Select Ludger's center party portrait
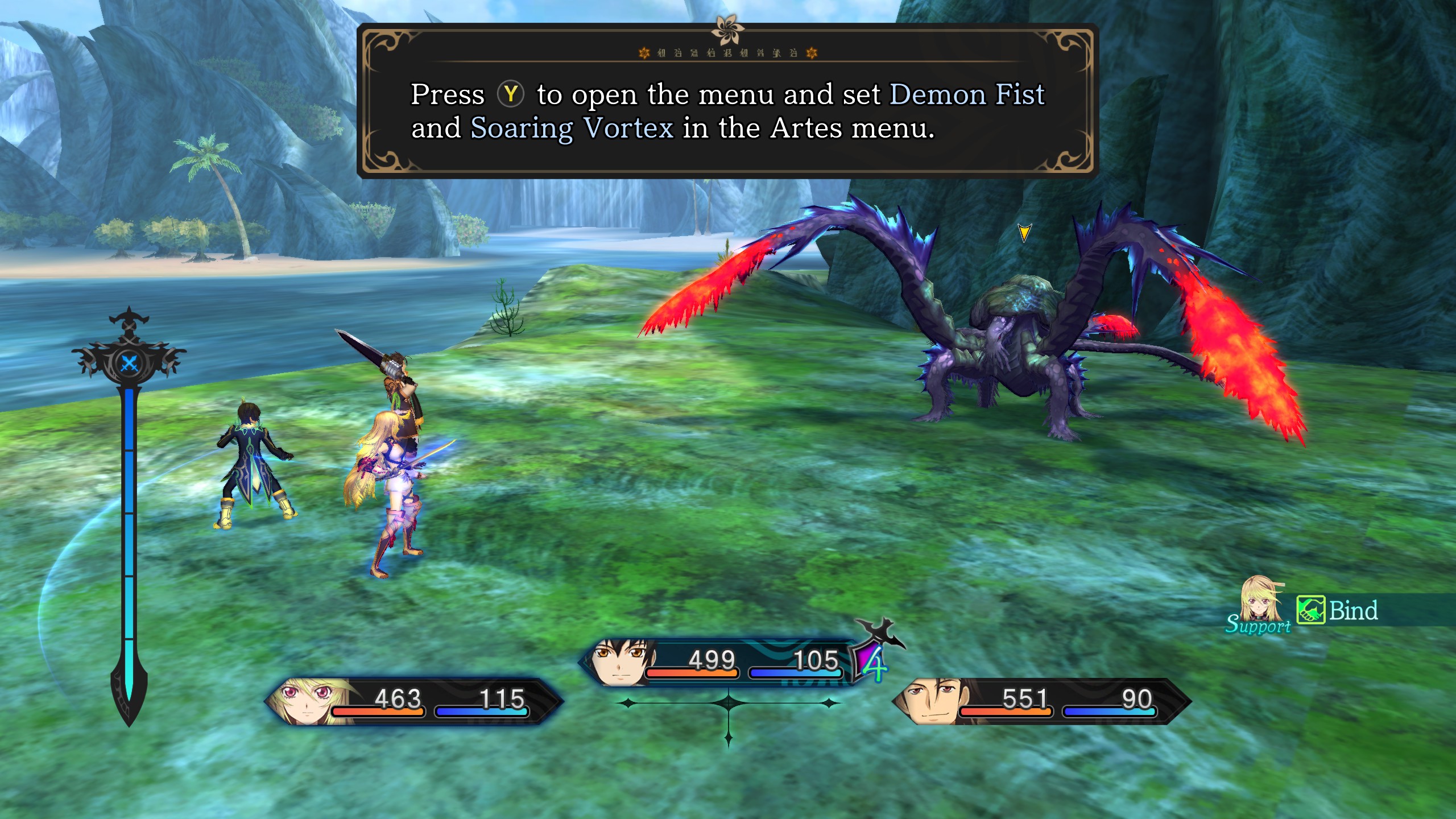This screenshot has height=819, width=1456. tap(622, 663)
